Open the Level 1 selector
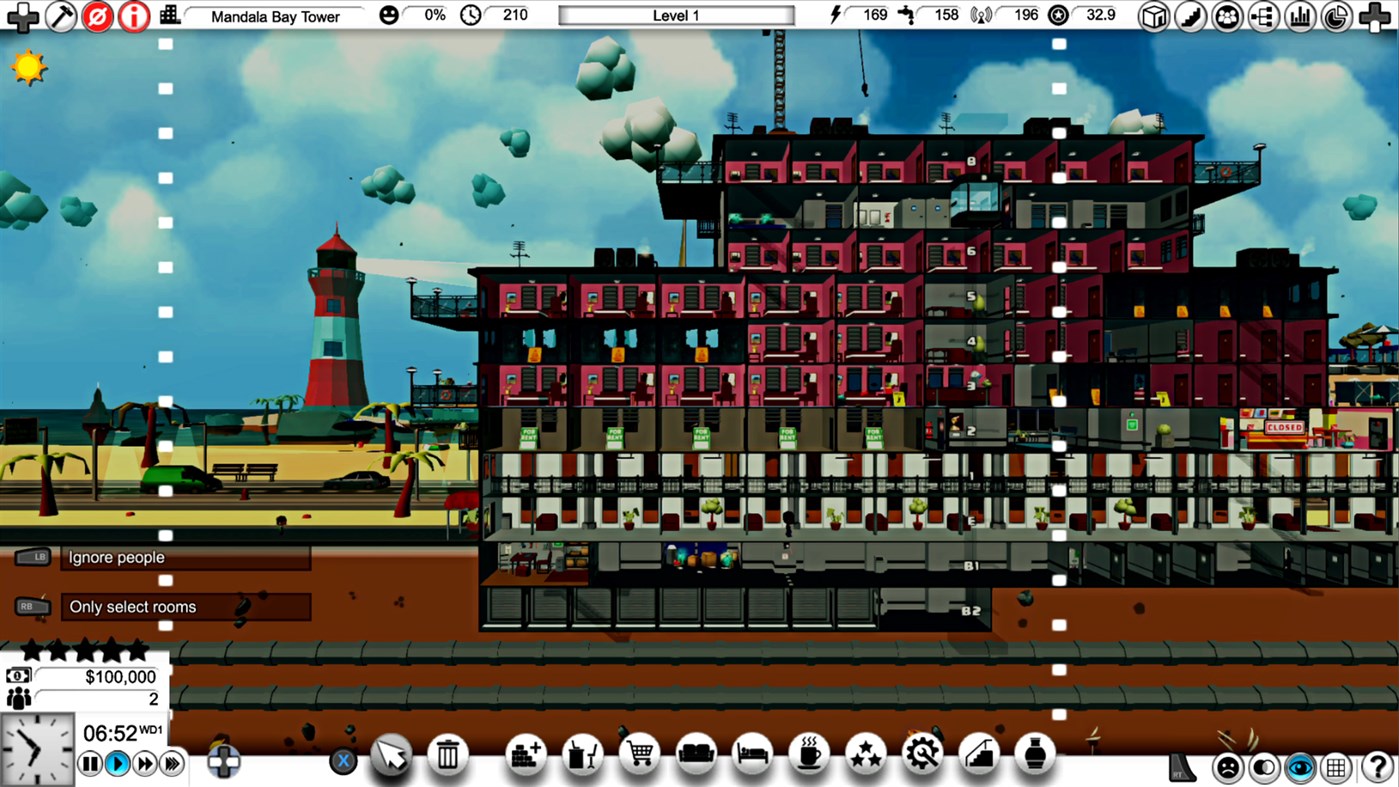This screenshot has height=787, width=1399. tap(675, 15)
